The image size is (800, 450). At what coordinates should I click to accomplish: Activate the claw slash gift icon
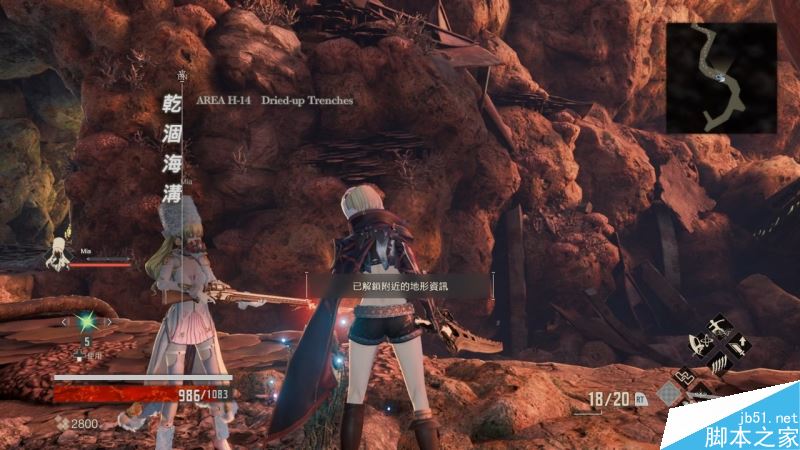pos(721,362)
